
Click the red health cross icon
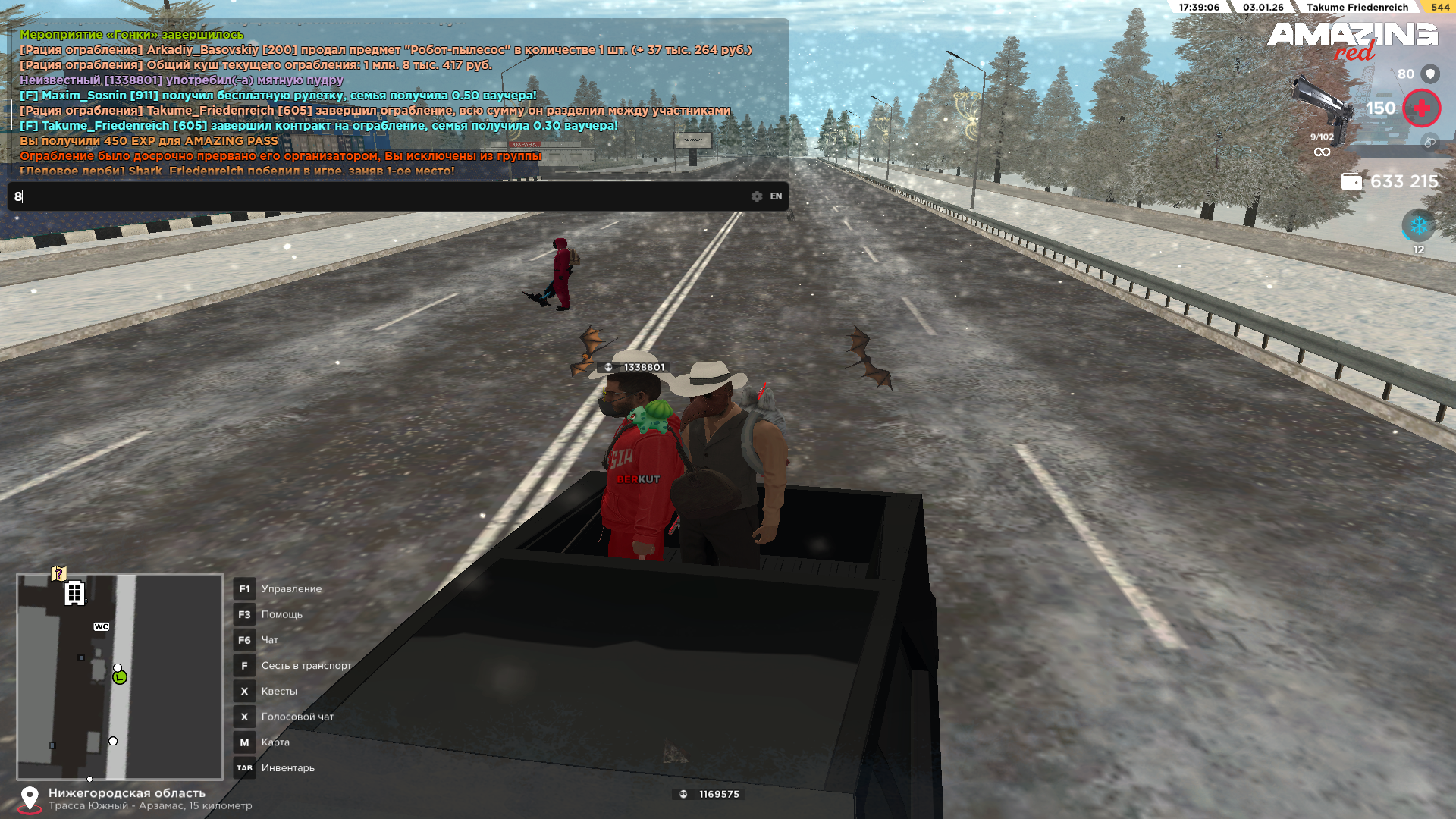[1421, 108]
